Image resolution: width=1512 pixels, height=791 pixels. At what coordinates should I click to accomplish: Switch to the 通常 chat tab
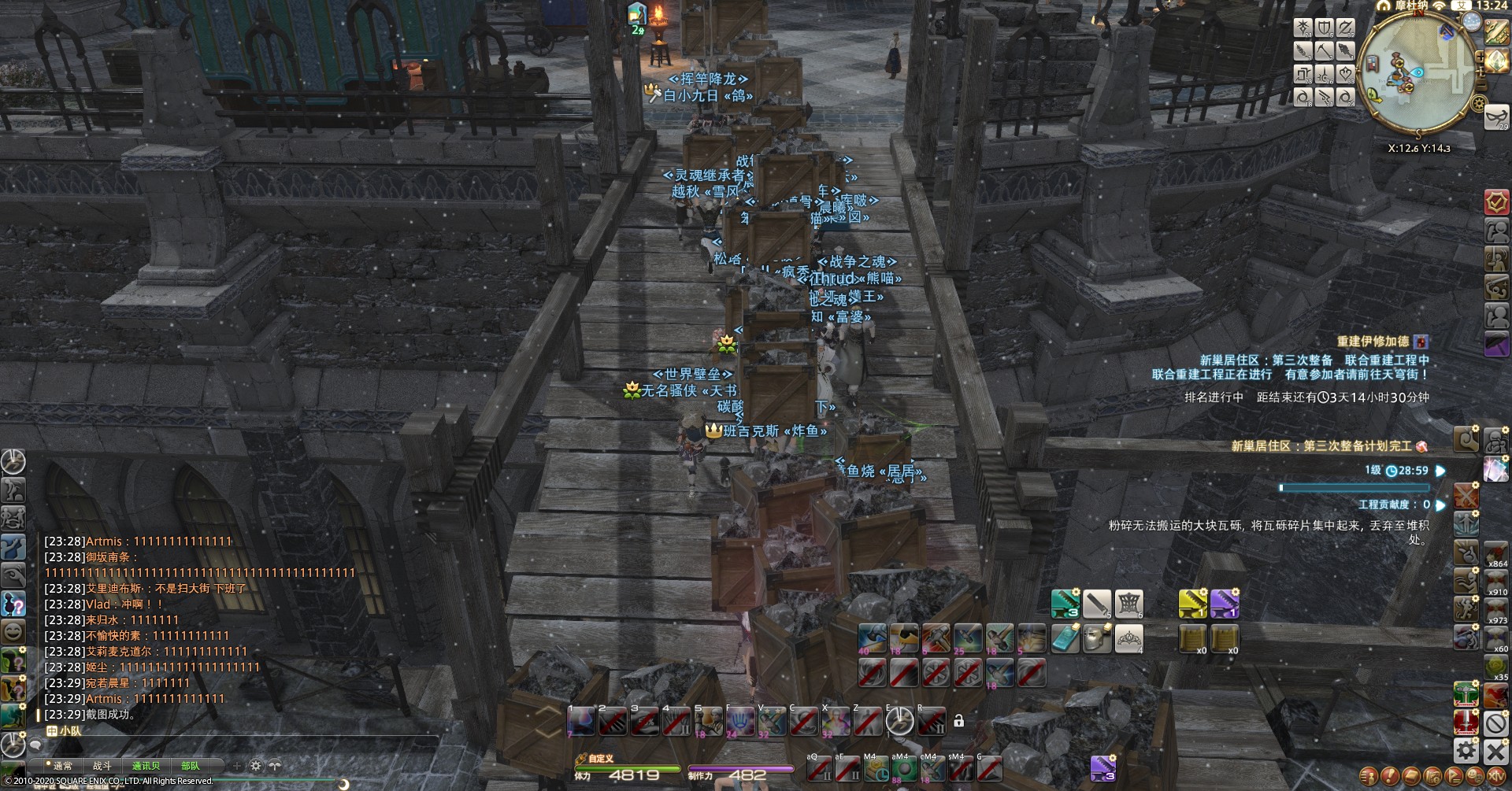pyautogui.click(x=62, y=765)
